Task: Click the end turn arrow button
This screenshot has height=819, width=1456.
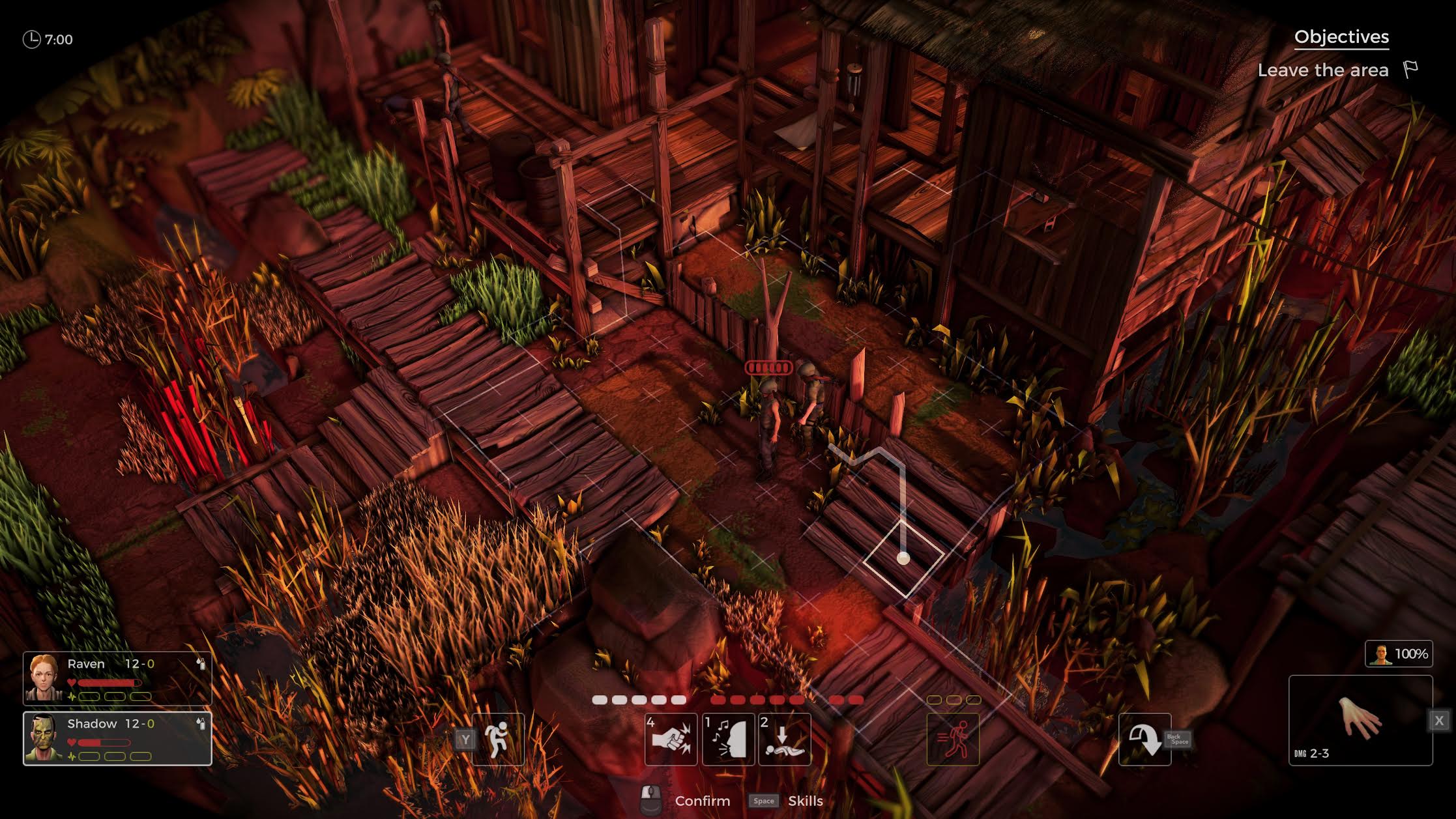Action: click(x=1144, y=739)
